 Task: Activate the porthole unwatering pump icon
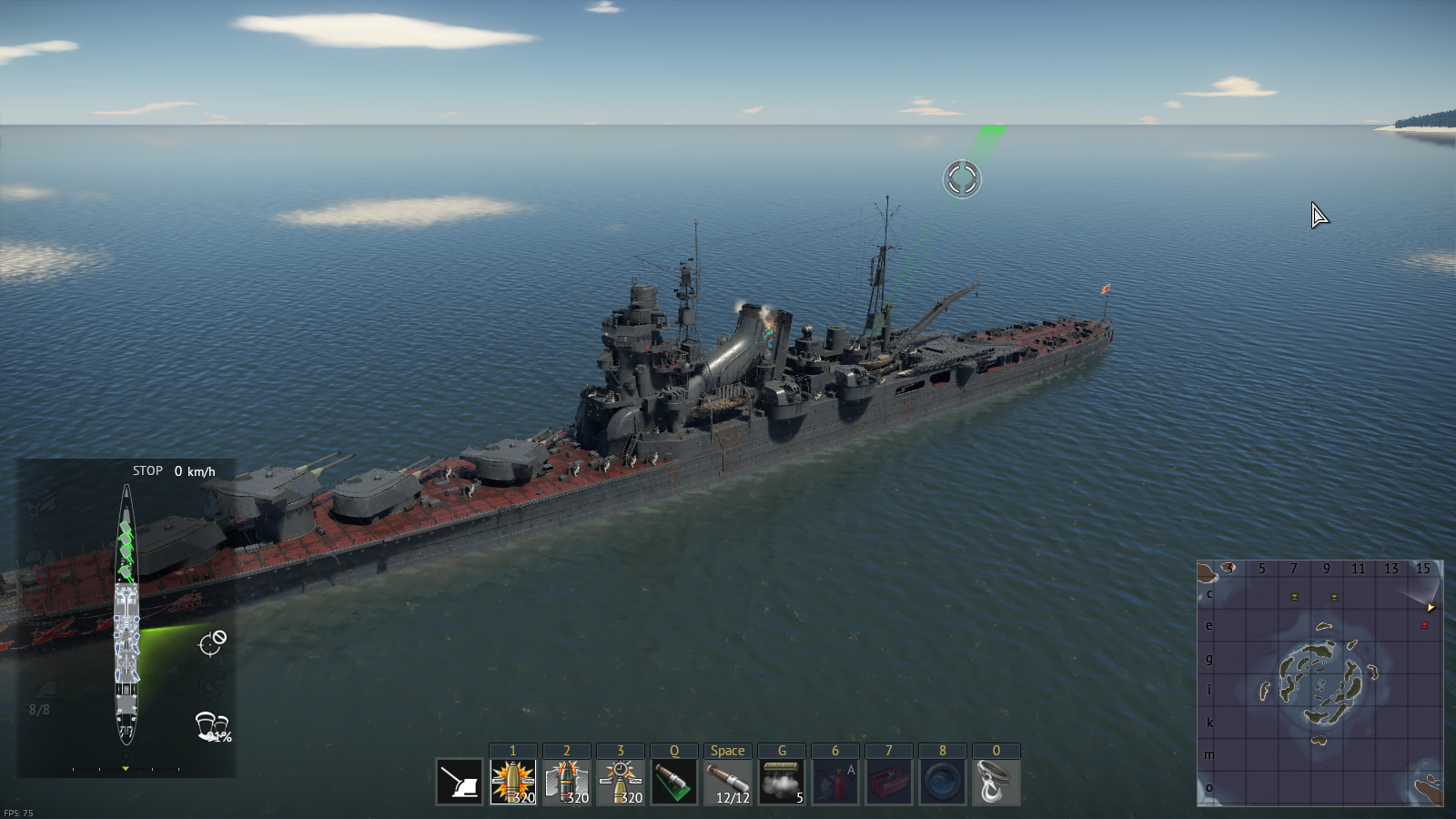[x=943, y=782]
